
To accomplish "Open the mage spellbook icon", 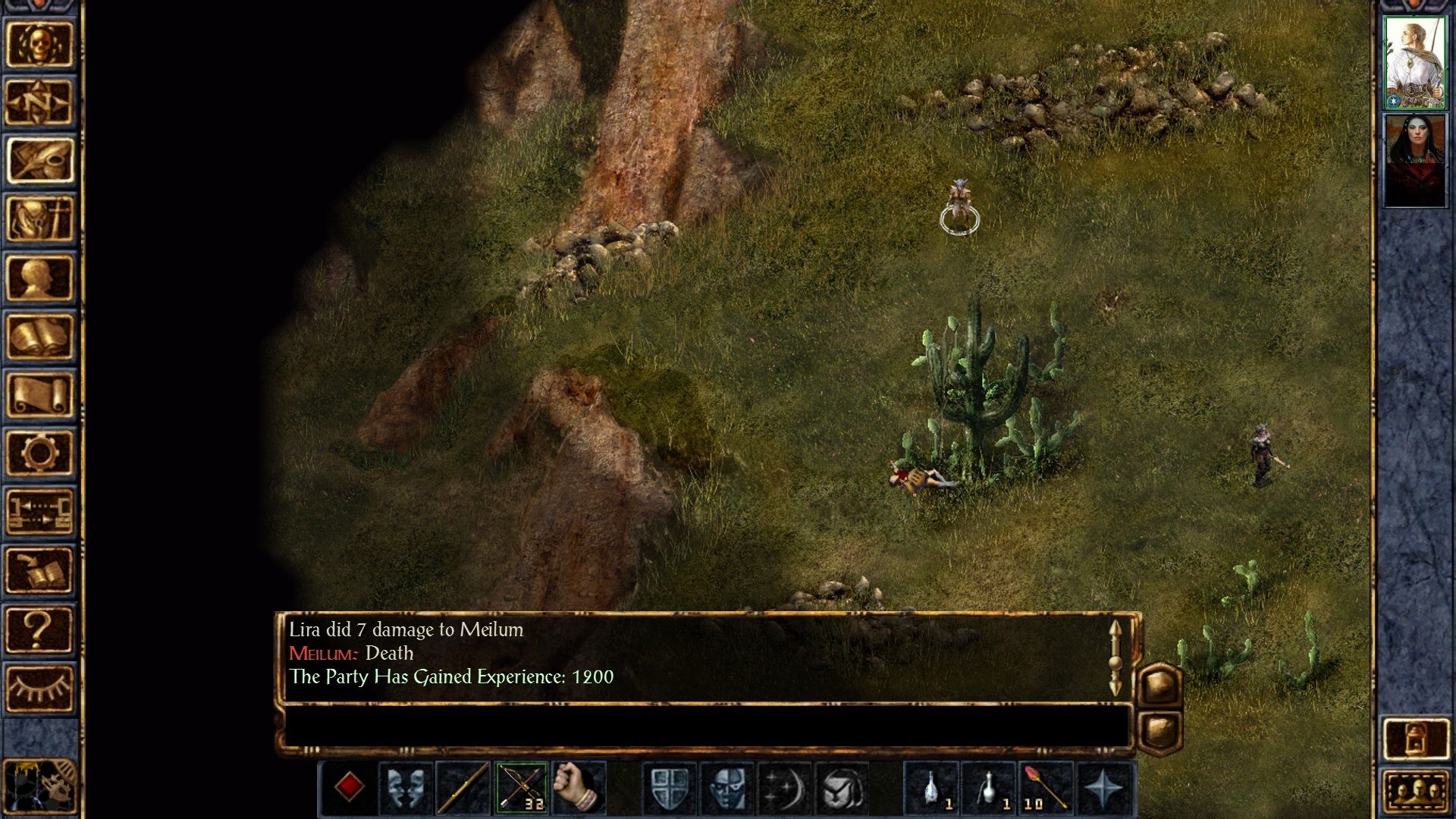I will coord(39,337).
